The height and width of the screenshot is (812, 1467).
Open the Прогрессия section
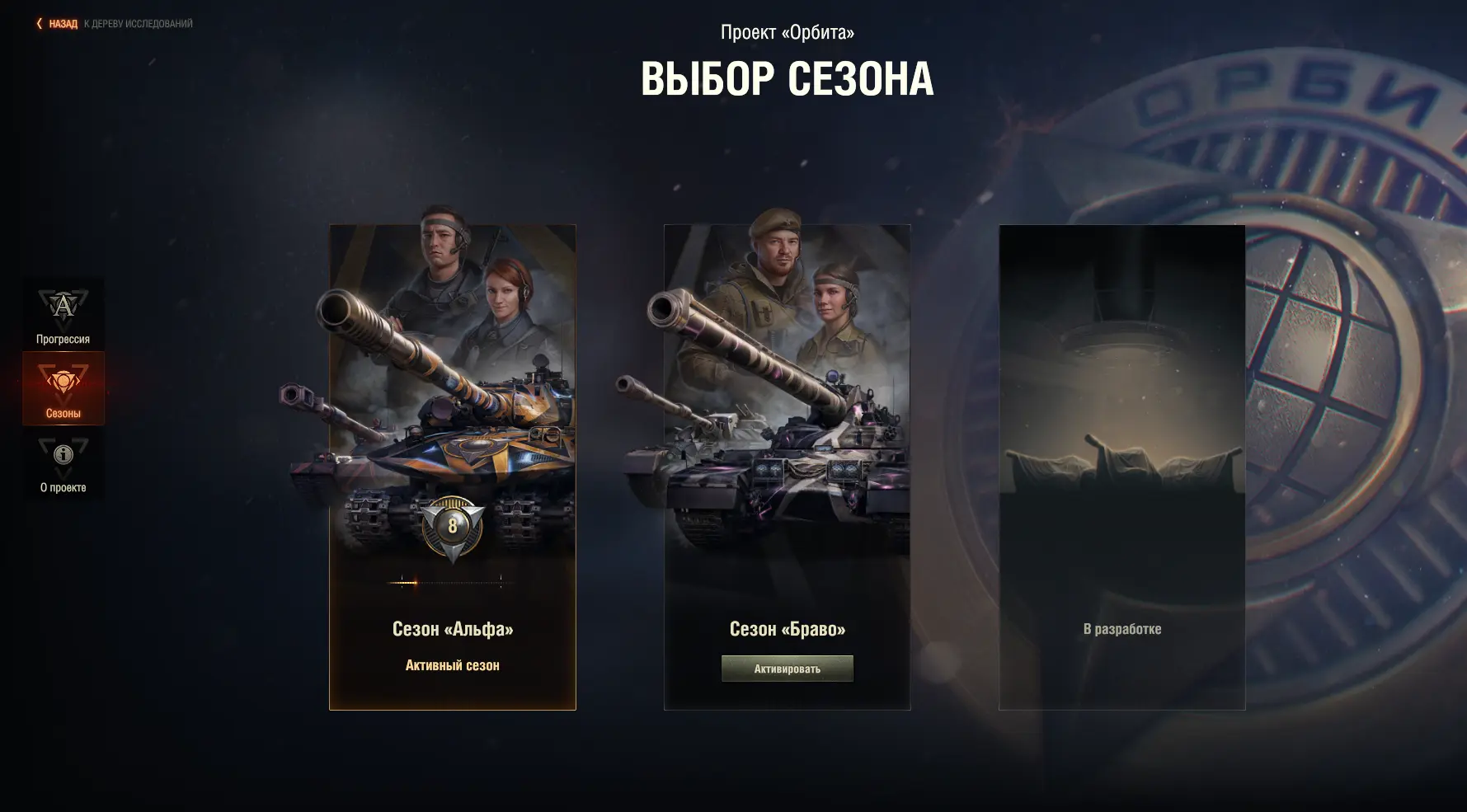coord(63,315)
